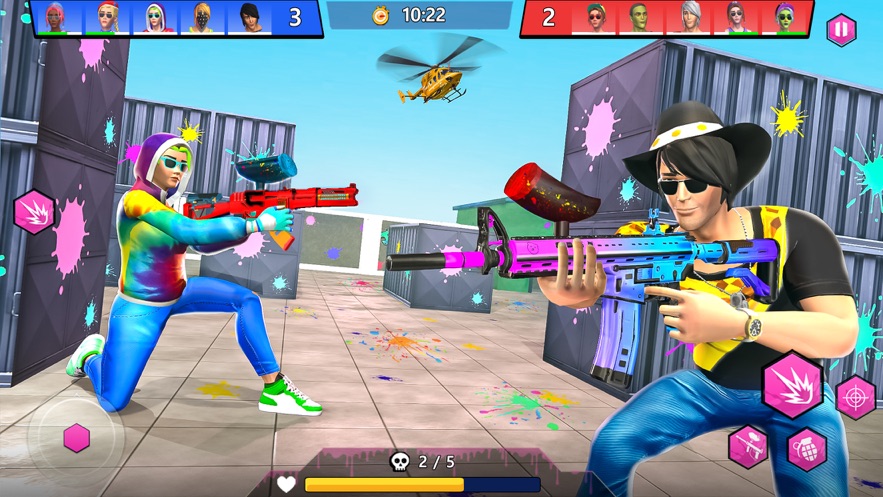Viewport: 883px width, 497px height.
Task: Tap the small paint-splat fire button
Action: pyautogui.click(x=34, y=212)
